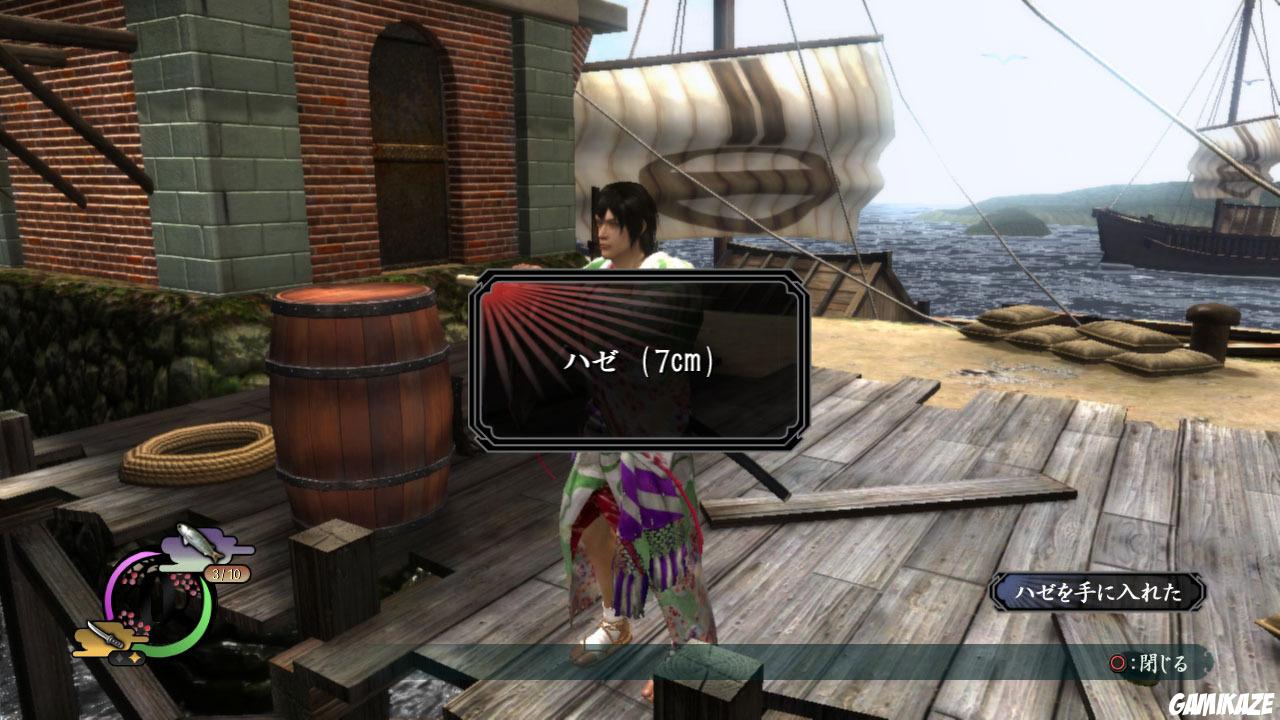1280x720 pixels.
Task: Expand the 3/10 fish counter badge
Action: pos(227,574)
